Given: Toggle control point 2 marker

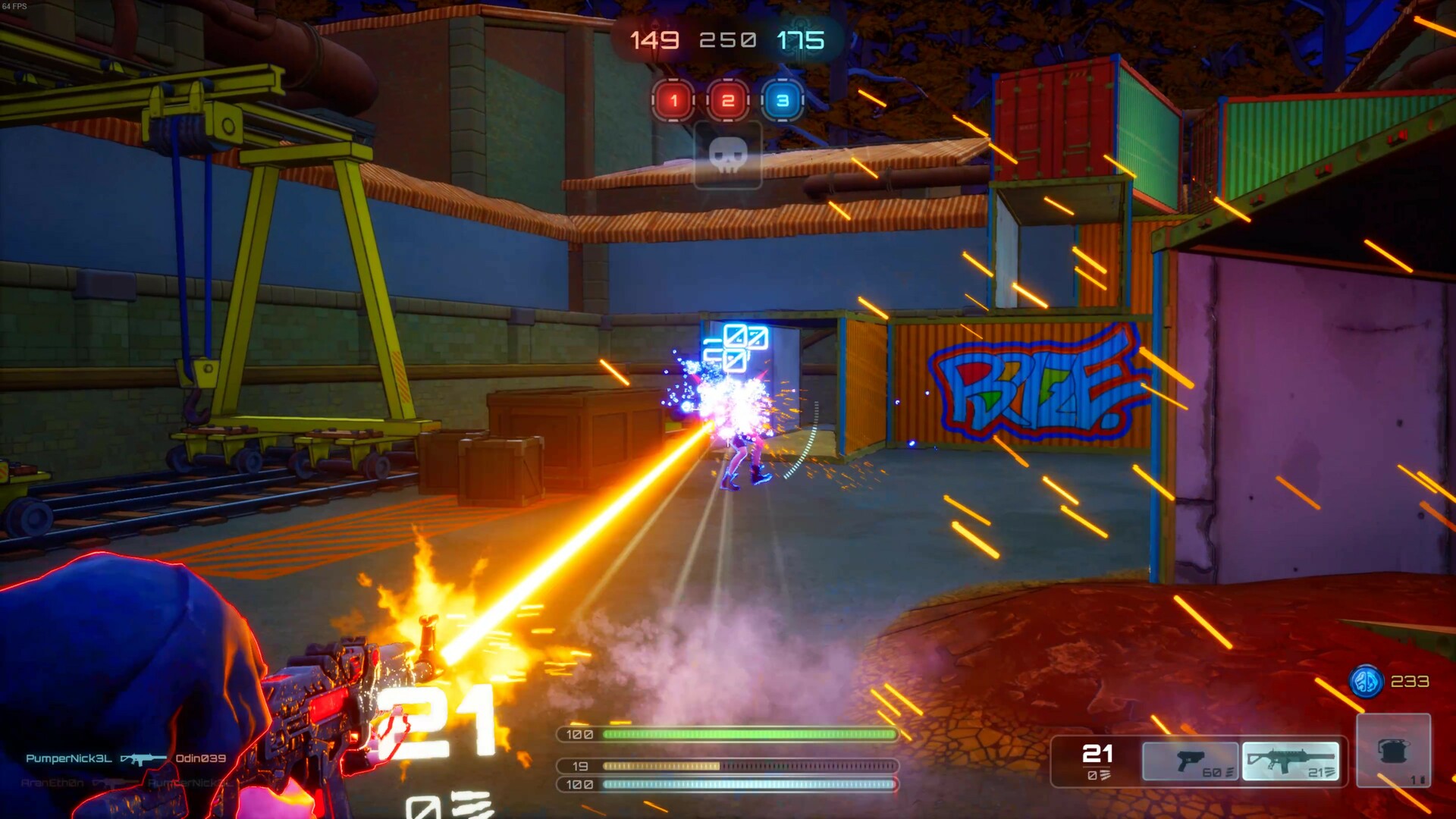Looking at the screenshot, I should click(728, 99).
